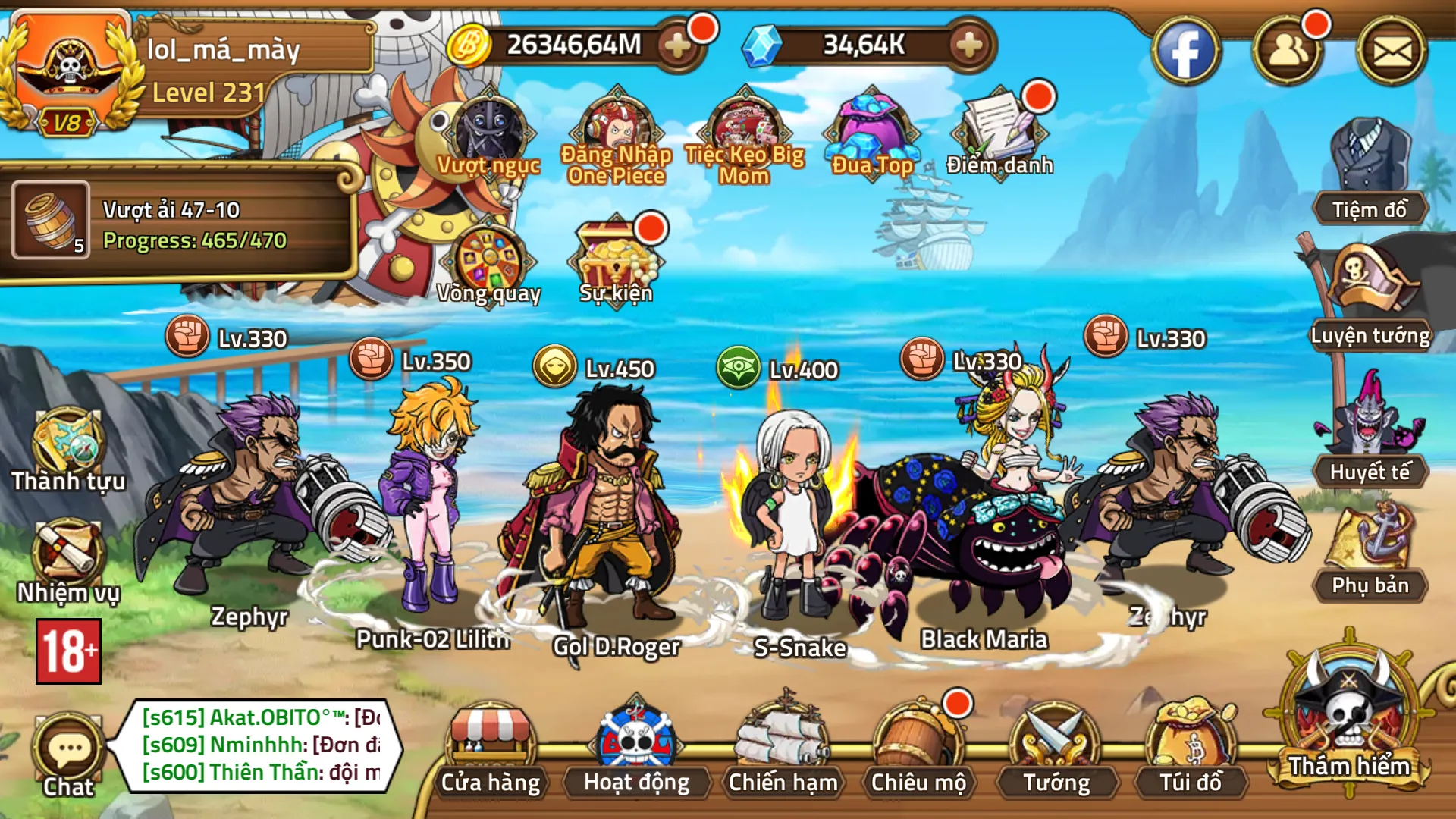The height and width of the screenshot is (819, 1456).
Task: Spin the Vòng quay wheel
Action: (489, 262)
